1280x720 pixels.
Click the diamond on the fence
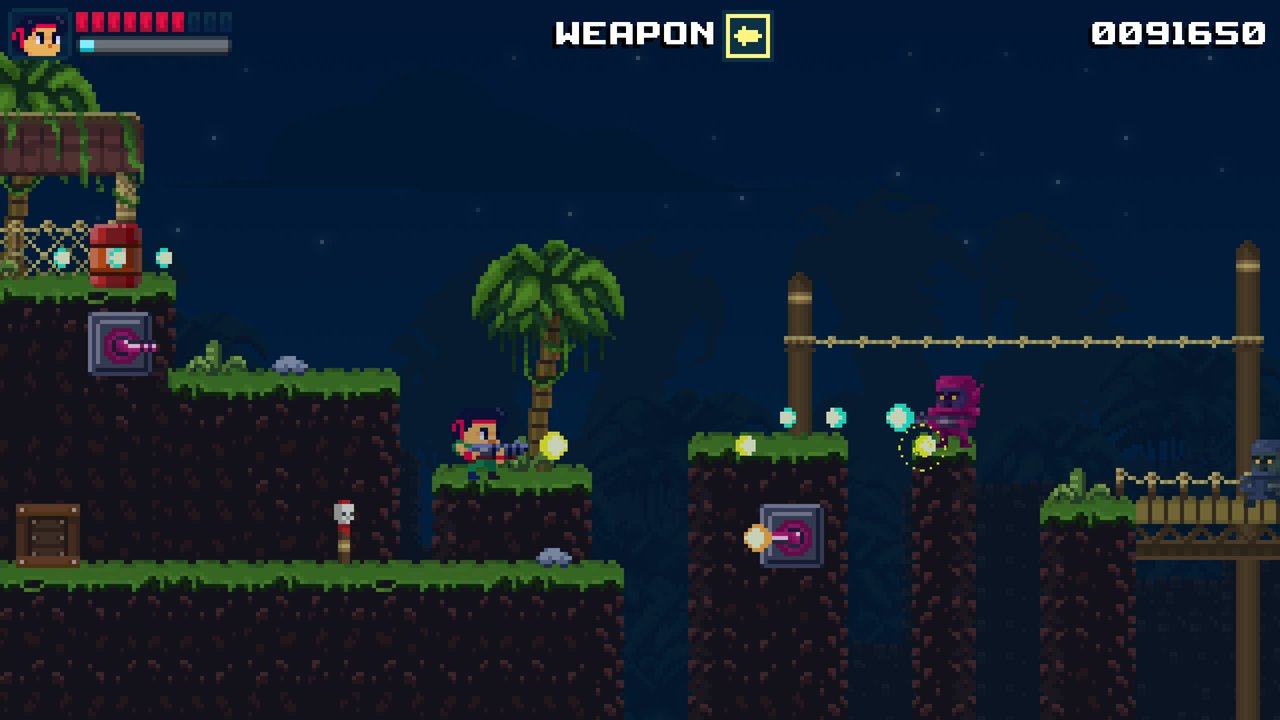click(x=60, y=257)
